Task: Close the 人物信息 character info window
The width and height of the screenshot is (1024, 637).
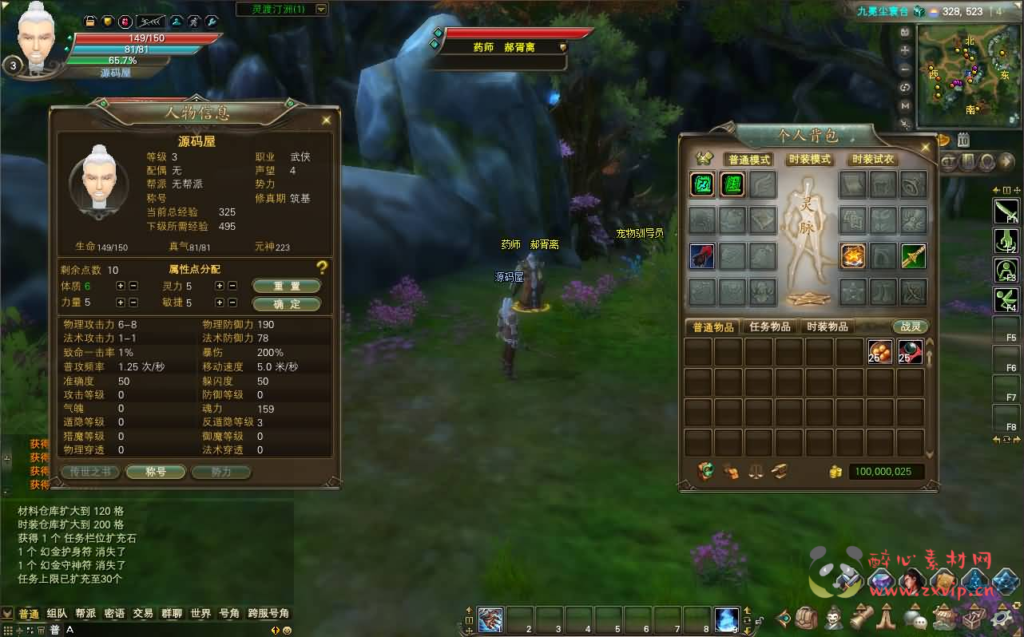Action: click(326, 120)
